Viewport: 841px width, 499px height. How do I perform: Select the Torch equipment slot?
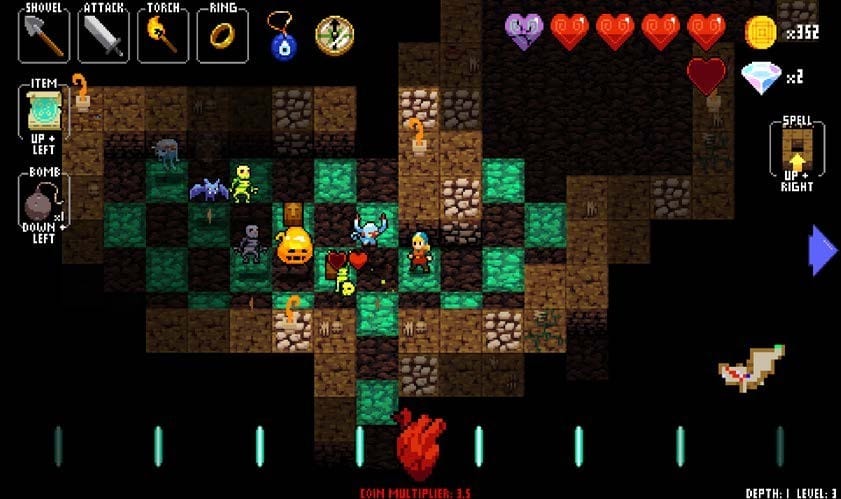(x=163, y=36)
